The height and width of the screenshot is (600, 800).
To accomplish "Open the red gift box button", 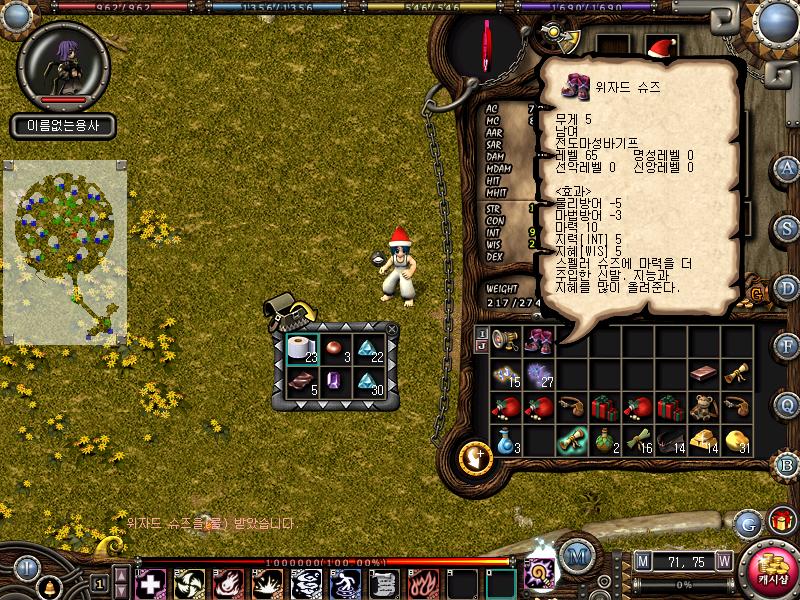I will point(780,521).
